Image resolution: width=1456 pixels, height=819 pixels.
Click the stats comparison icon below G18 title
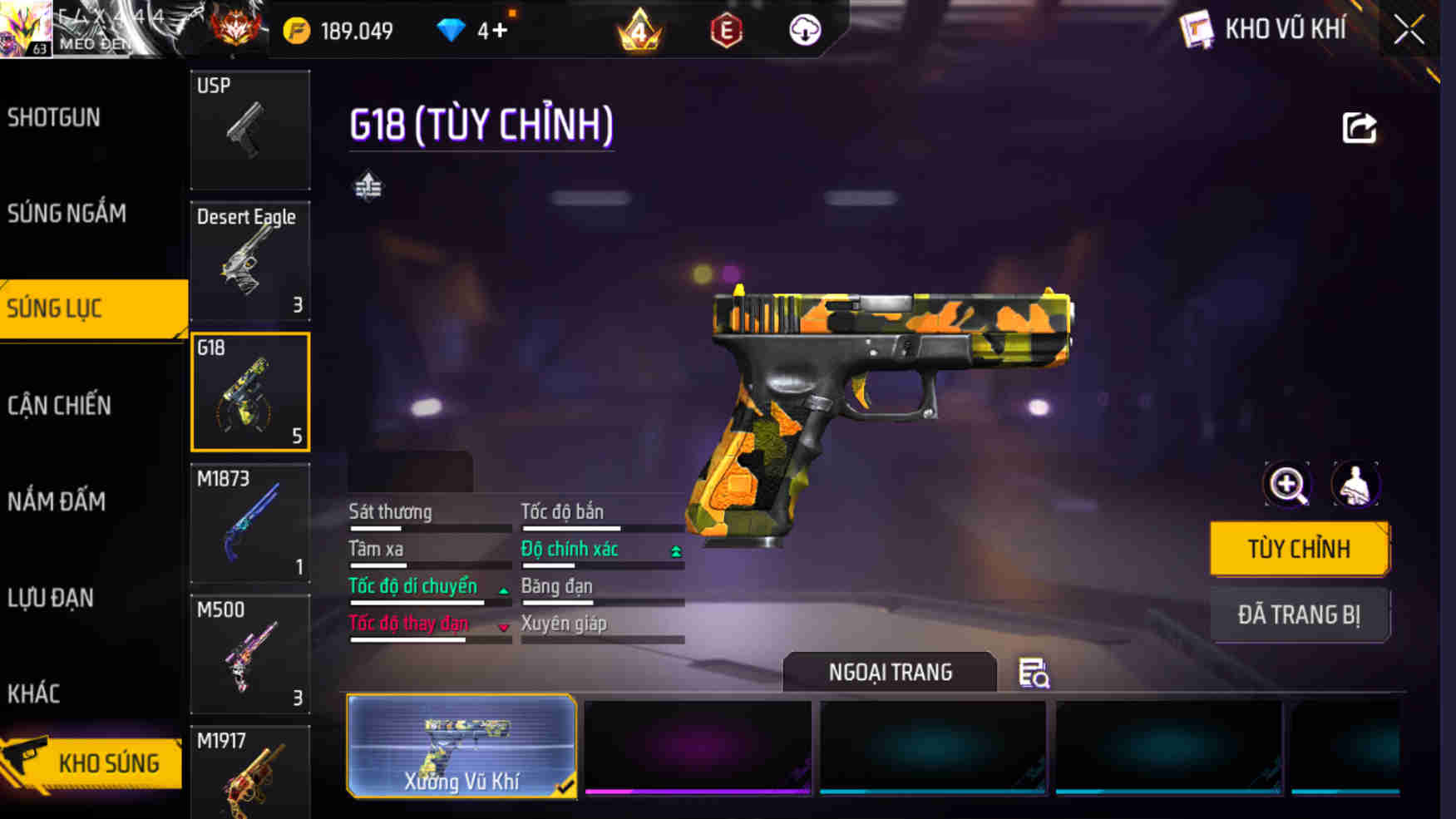coord(368,188)
